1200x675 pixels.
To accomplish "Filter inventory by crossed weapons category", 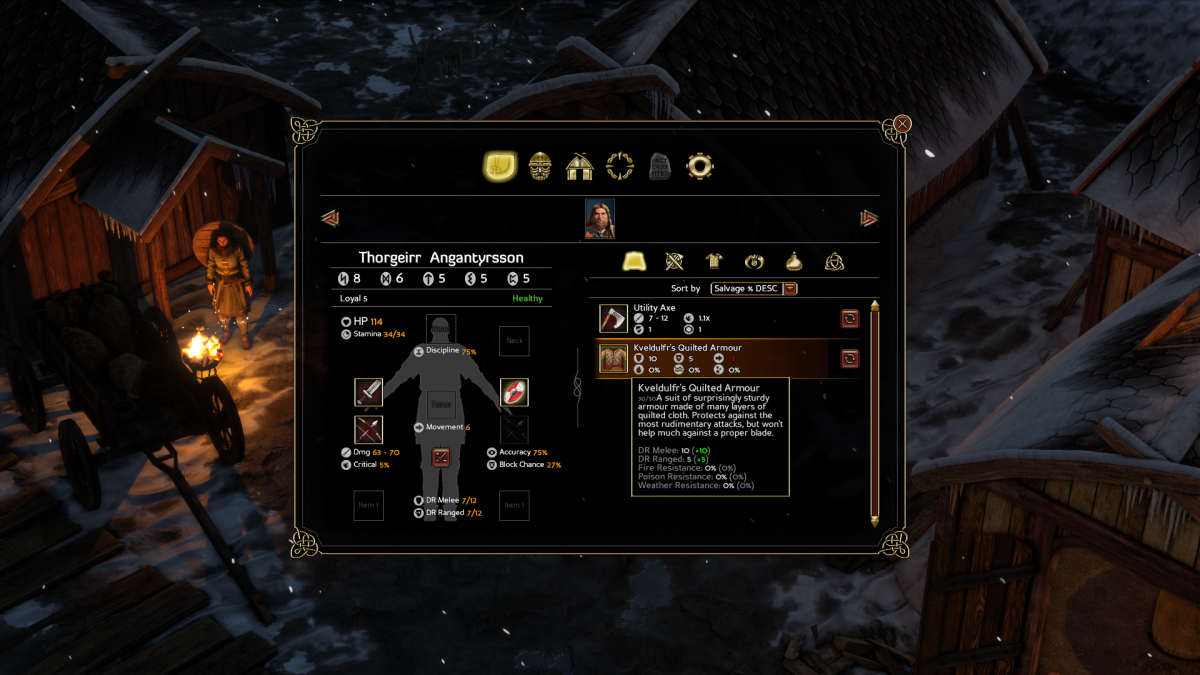I will coord(675,262).
